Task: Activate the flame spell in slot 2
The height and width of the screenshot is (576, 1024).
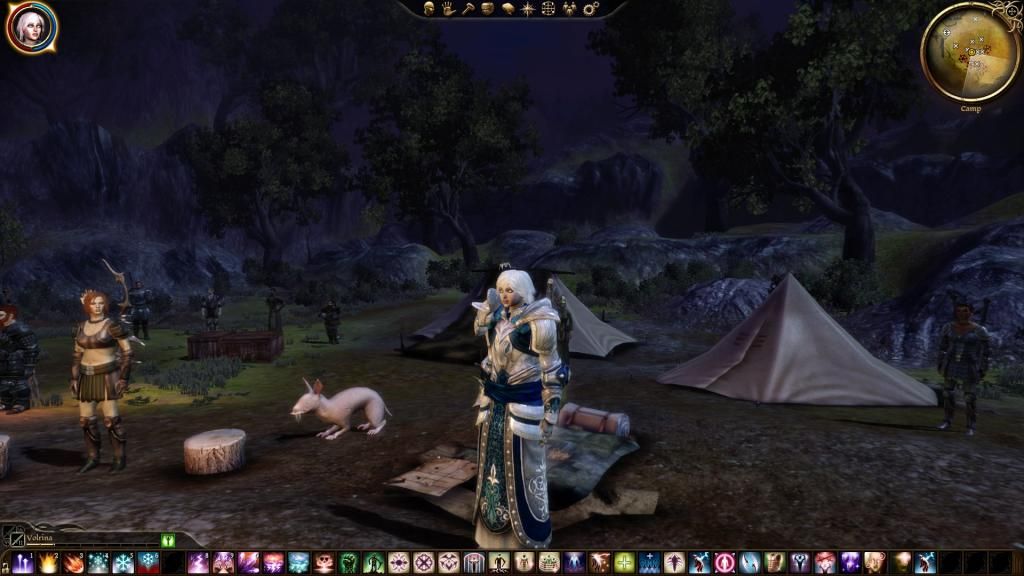Action: [48, 563]
